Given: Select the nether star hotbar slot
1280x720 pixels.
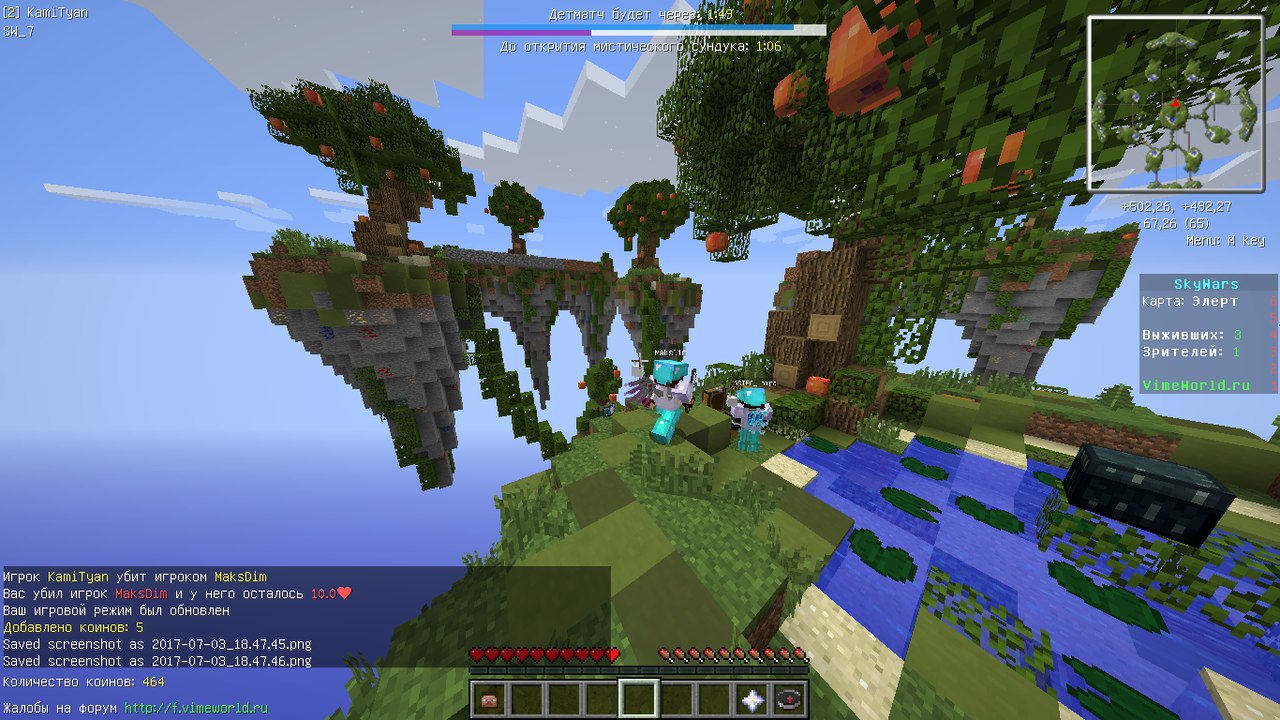Looking at the screenshot, I should (x=752, y=699).
